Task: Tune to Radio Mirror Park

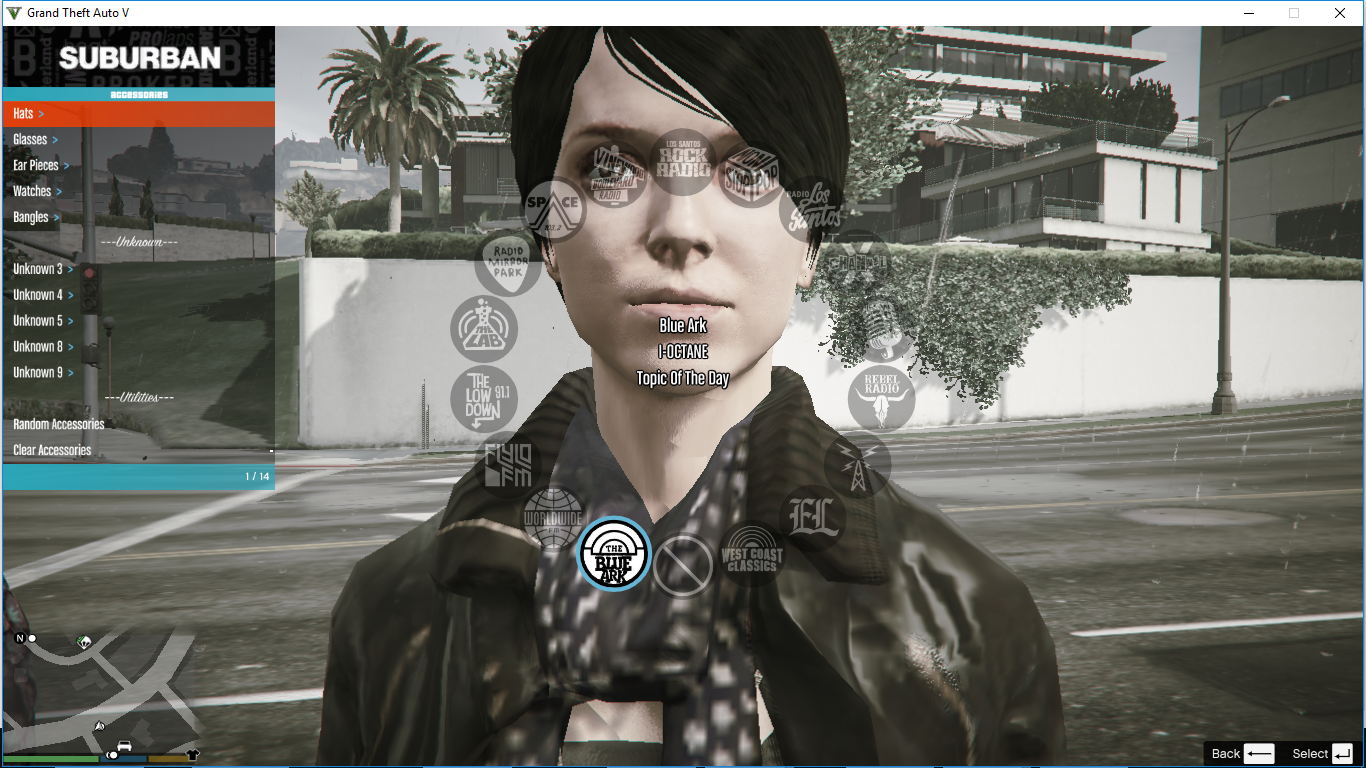Action: tap(507, 262)
